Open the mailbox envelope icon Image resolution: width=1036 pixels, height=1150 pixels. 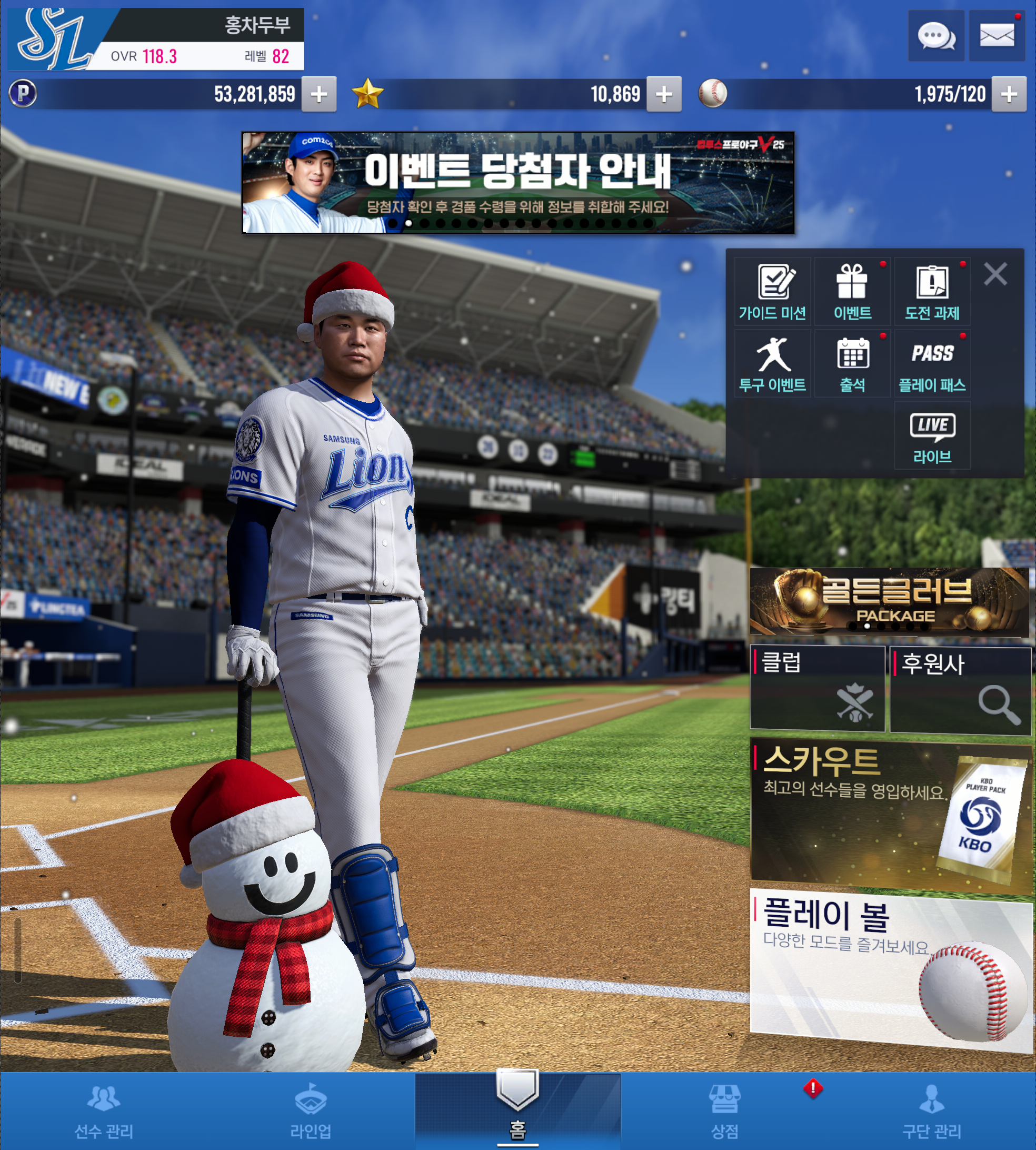tap(997, 36)
